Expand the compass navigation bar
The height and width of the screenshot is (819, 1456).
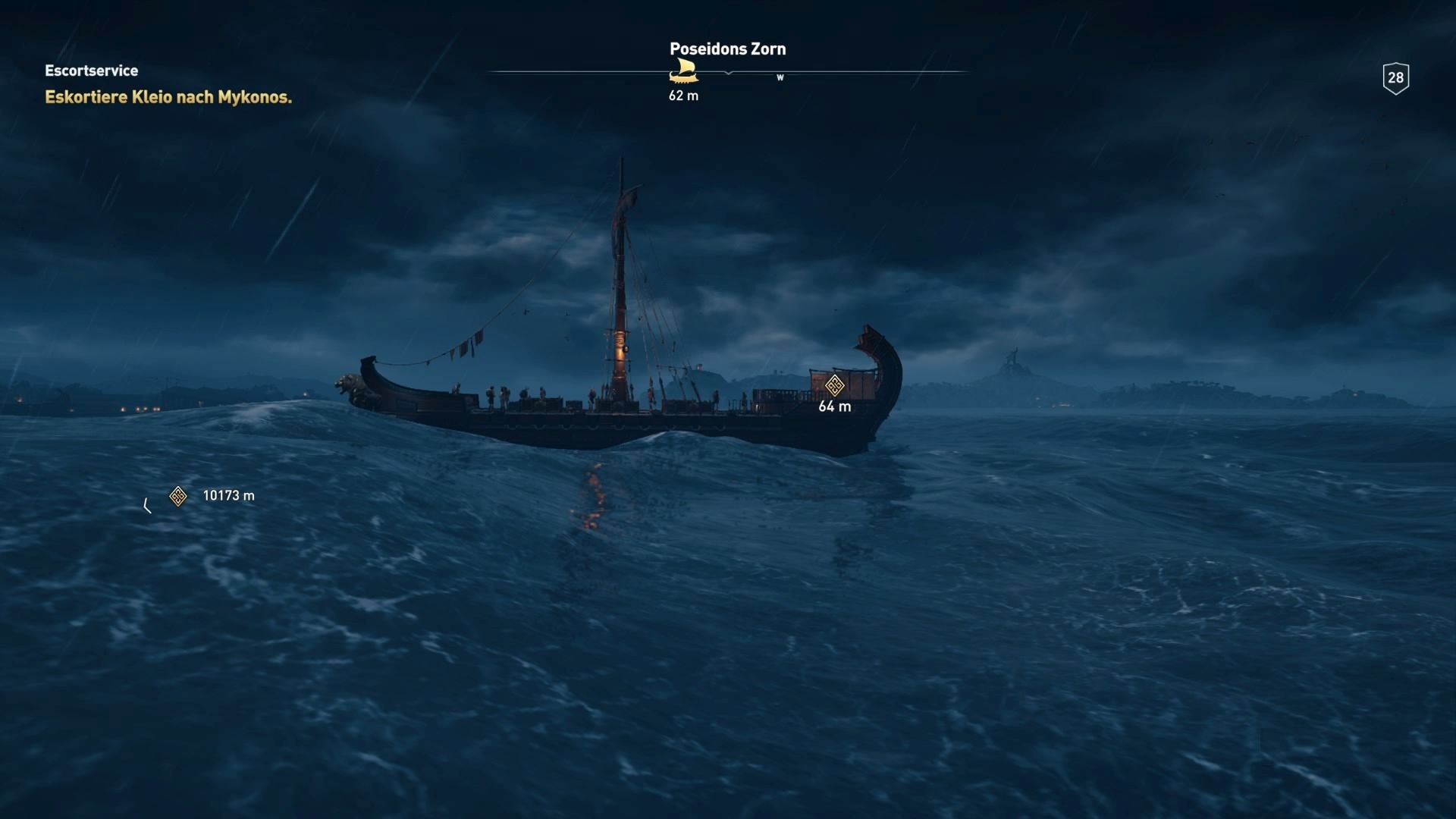728,73
